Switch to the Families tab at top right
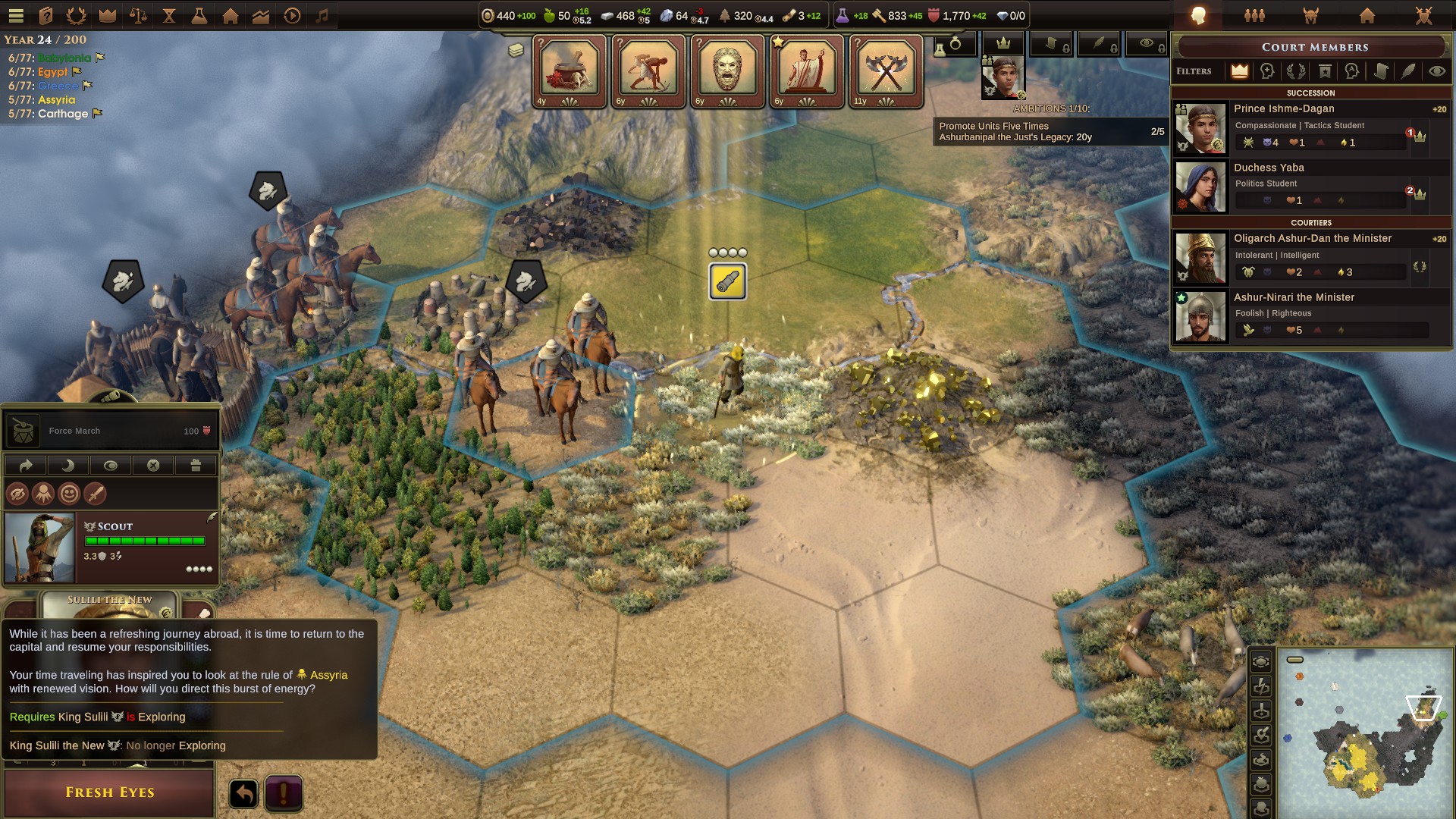 1254,14
